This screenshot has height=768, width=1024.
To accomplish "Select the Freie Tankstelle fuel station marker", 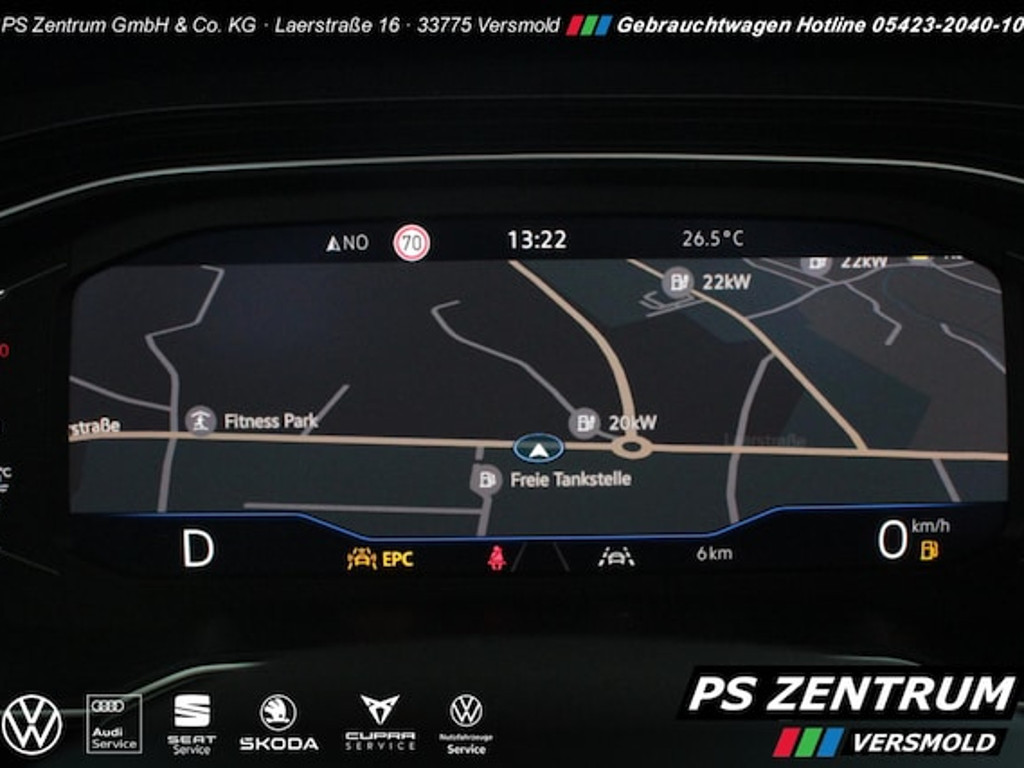I will click(486, 479).
